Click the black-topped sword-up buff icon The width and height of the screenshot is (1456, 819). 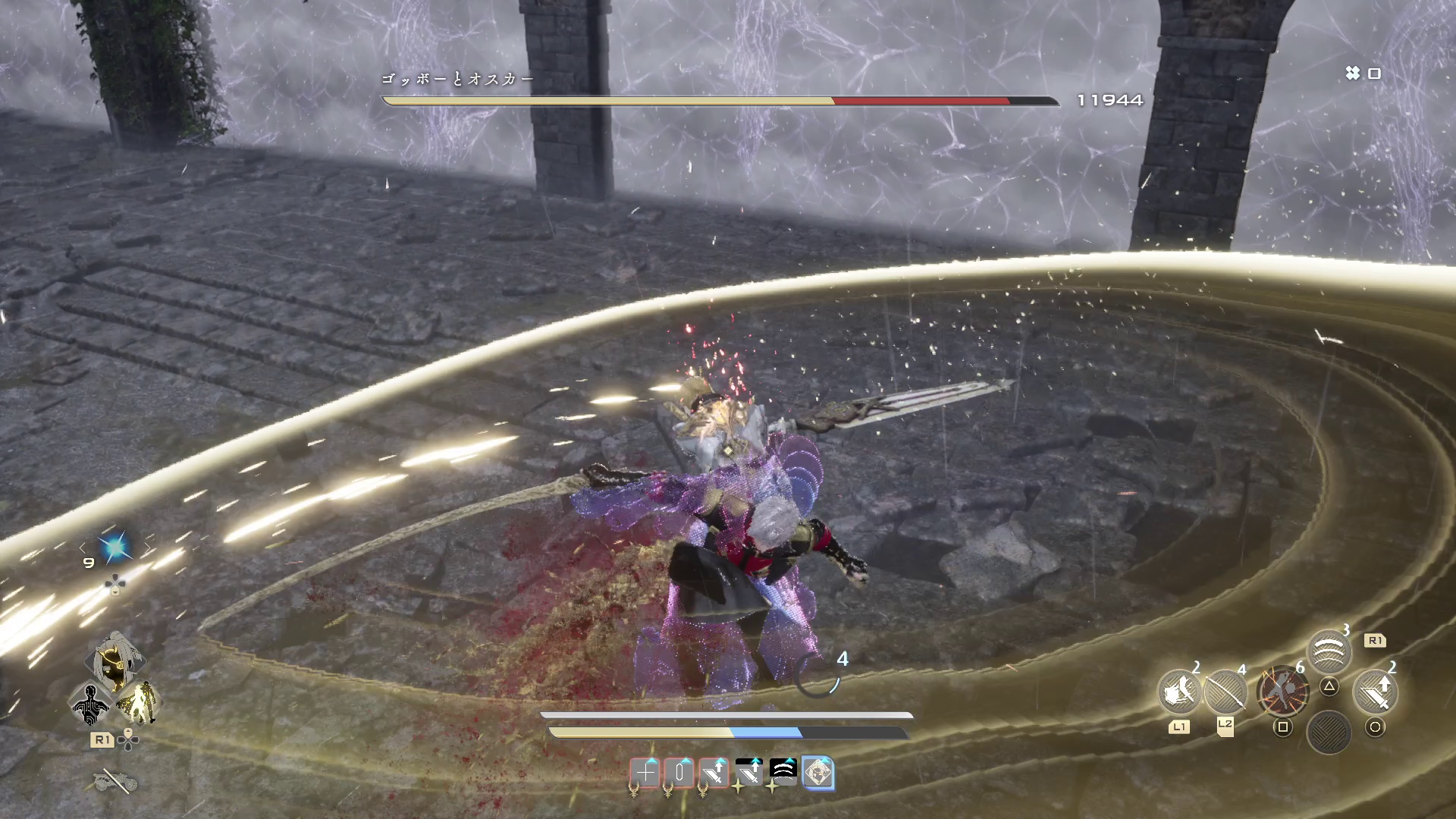[x=748, y=772]
